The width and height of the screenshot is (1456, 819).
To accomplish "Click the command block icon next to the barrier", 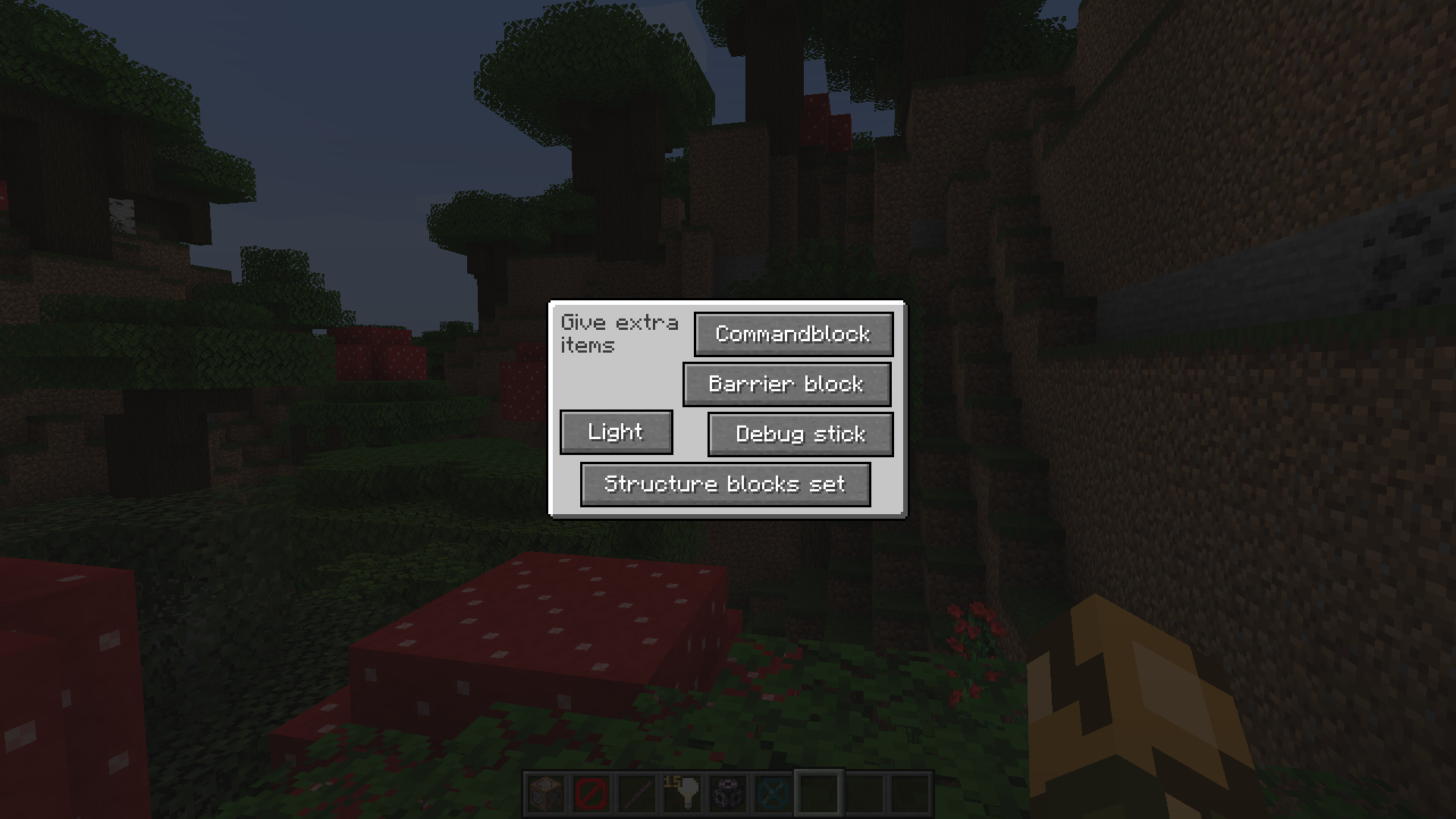I will (x=544, y=794).
